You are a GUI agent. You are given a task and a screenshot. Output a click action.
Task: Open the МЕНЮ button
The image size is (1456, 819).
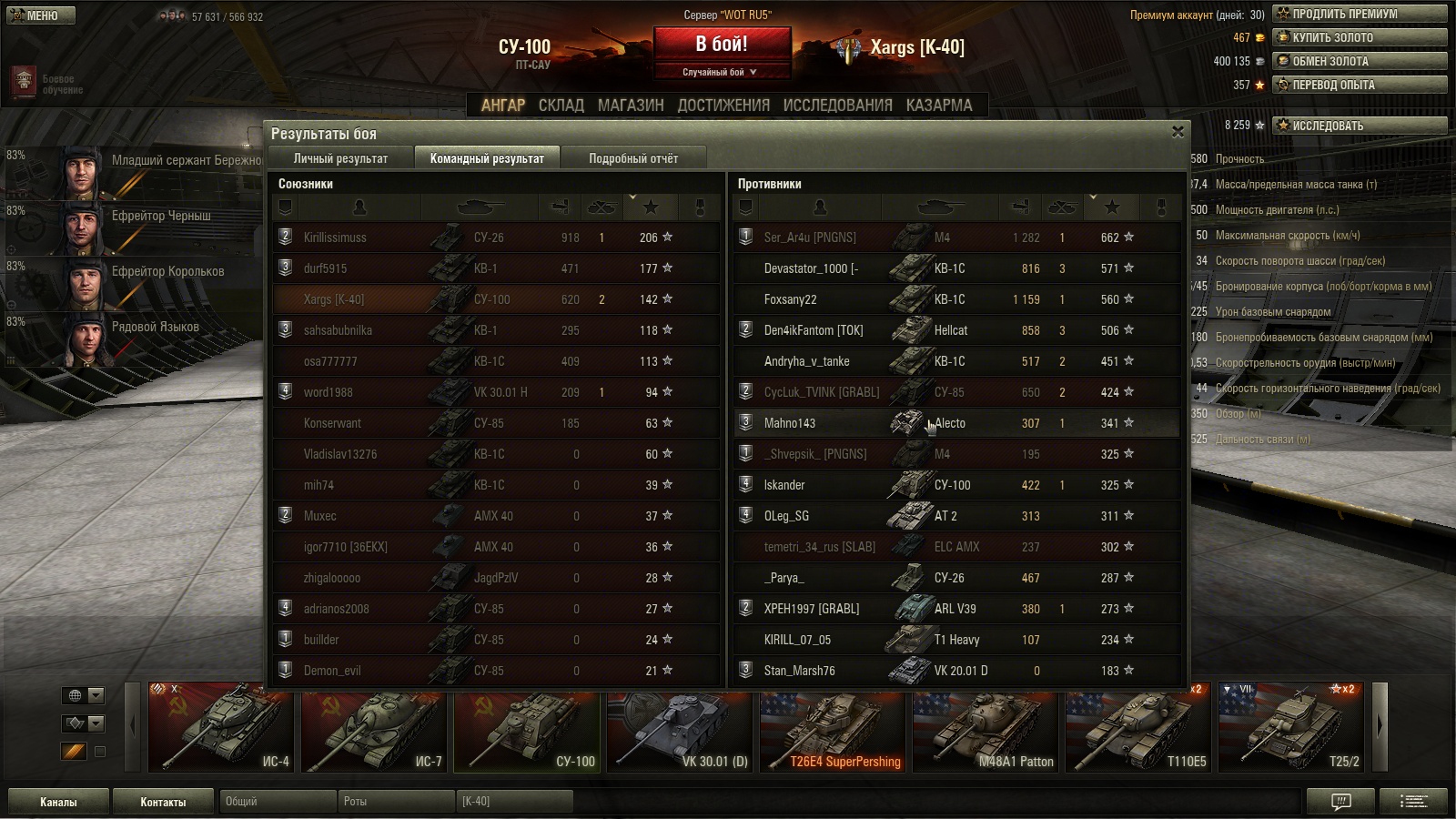pyautogui.click(x=41, y=15)
